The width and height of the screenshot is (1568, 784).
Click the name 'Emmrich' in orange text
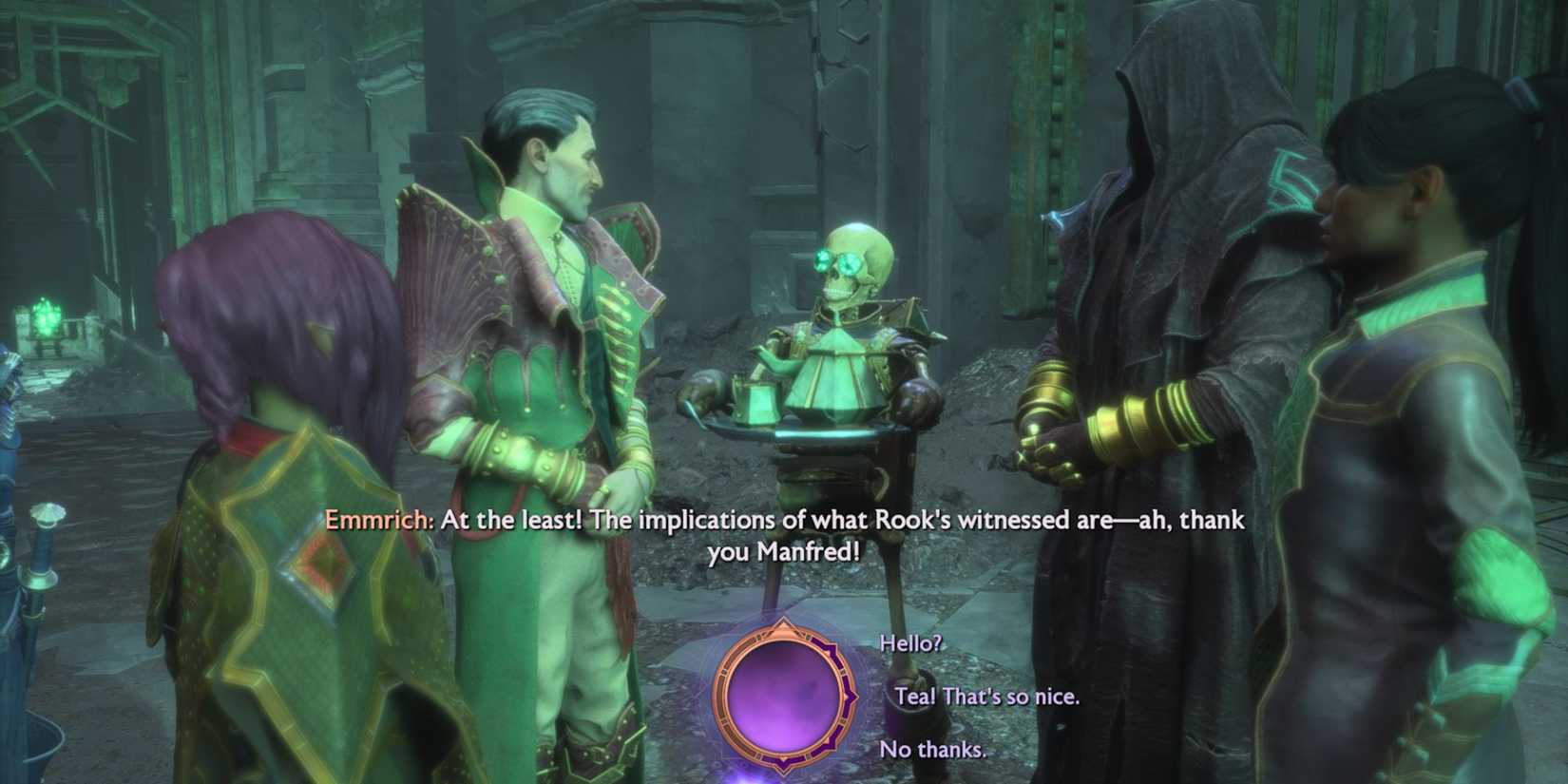click(374, 521)
